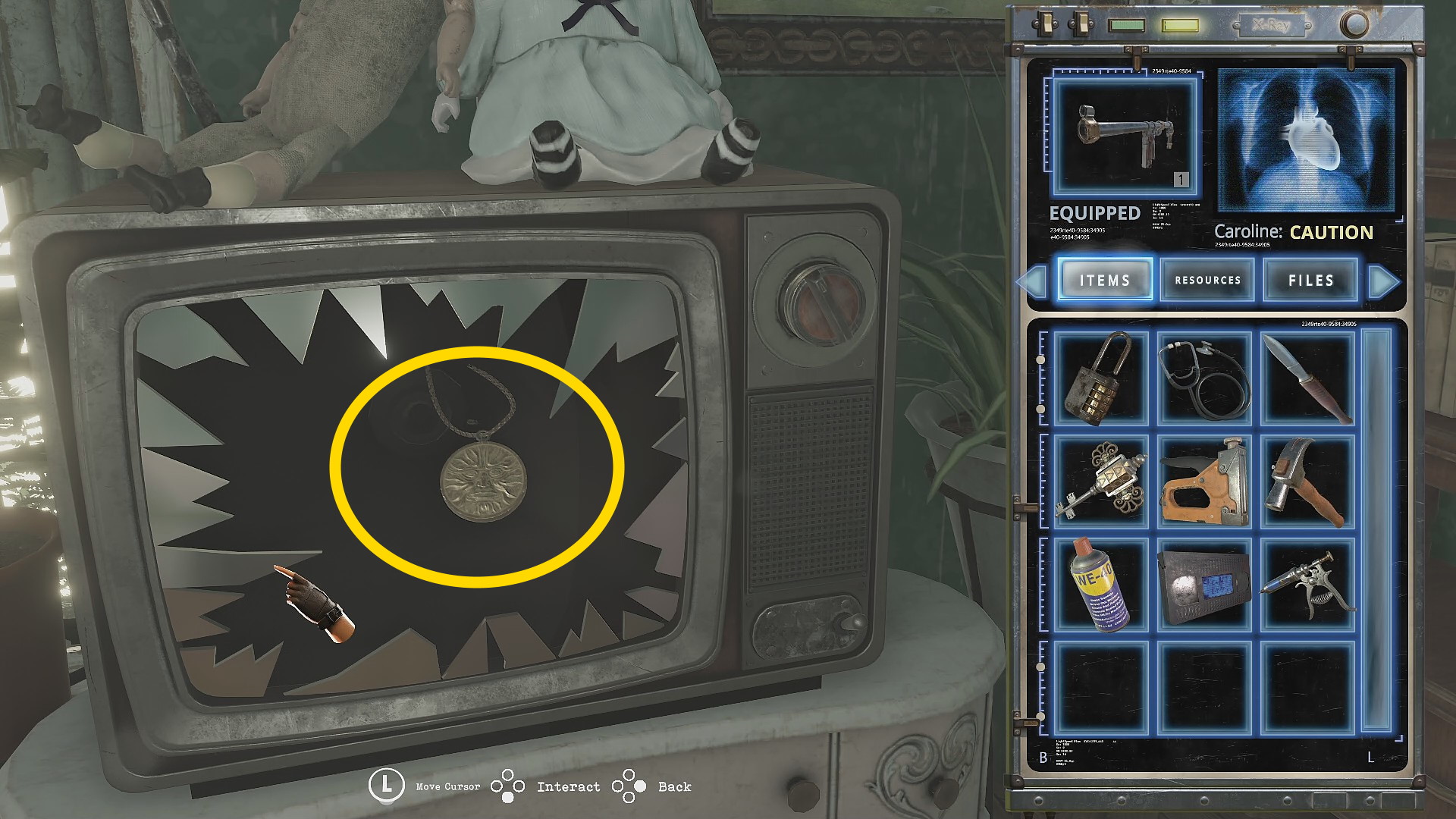Show the FILES tab
This screenshot has width=1456, height=819.
click(1310, 280)
